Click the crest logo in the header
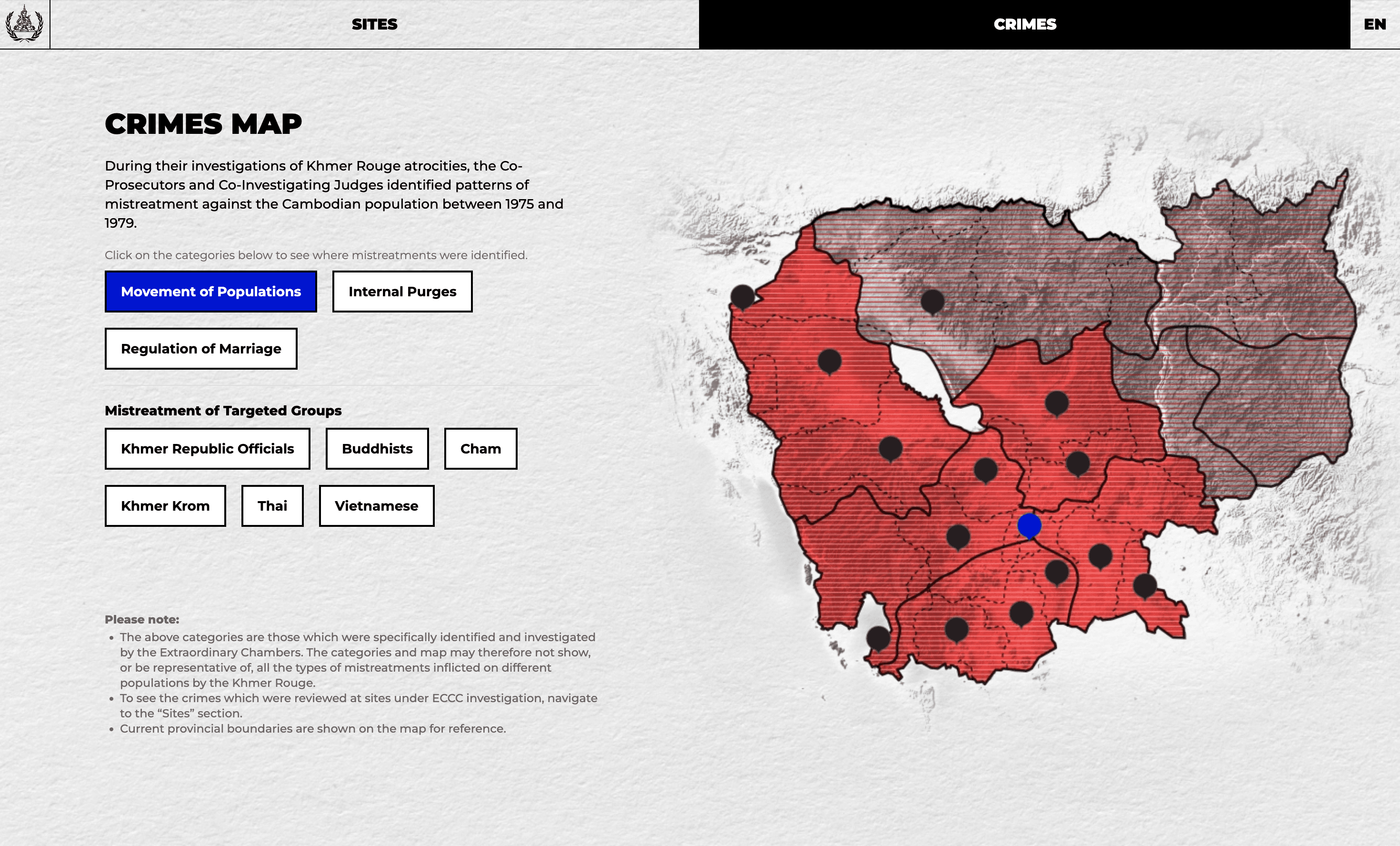This screenshot has width=1400, height=846. (x=24, y=24)
